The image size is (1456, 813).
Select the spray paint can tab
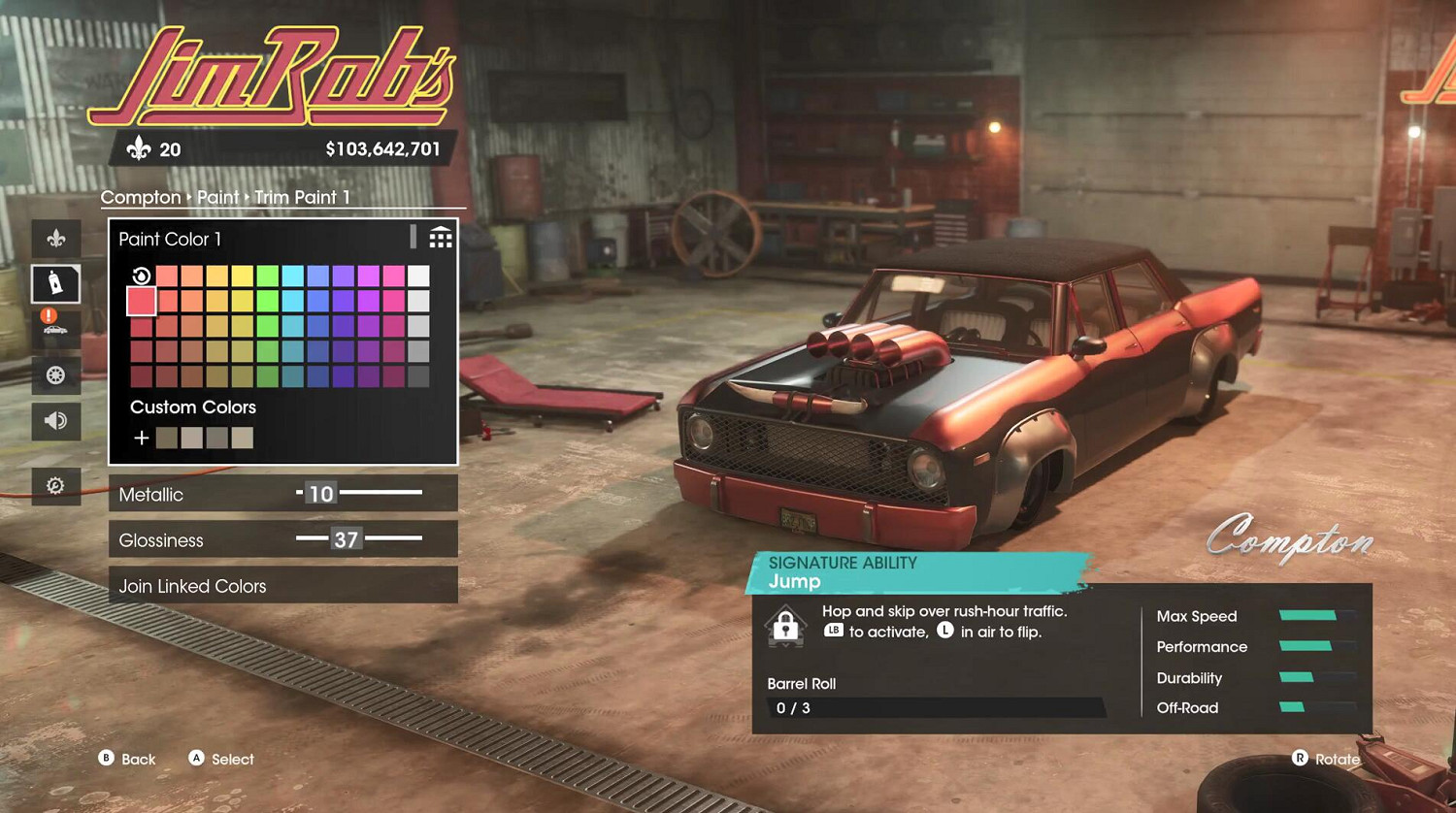56,283
